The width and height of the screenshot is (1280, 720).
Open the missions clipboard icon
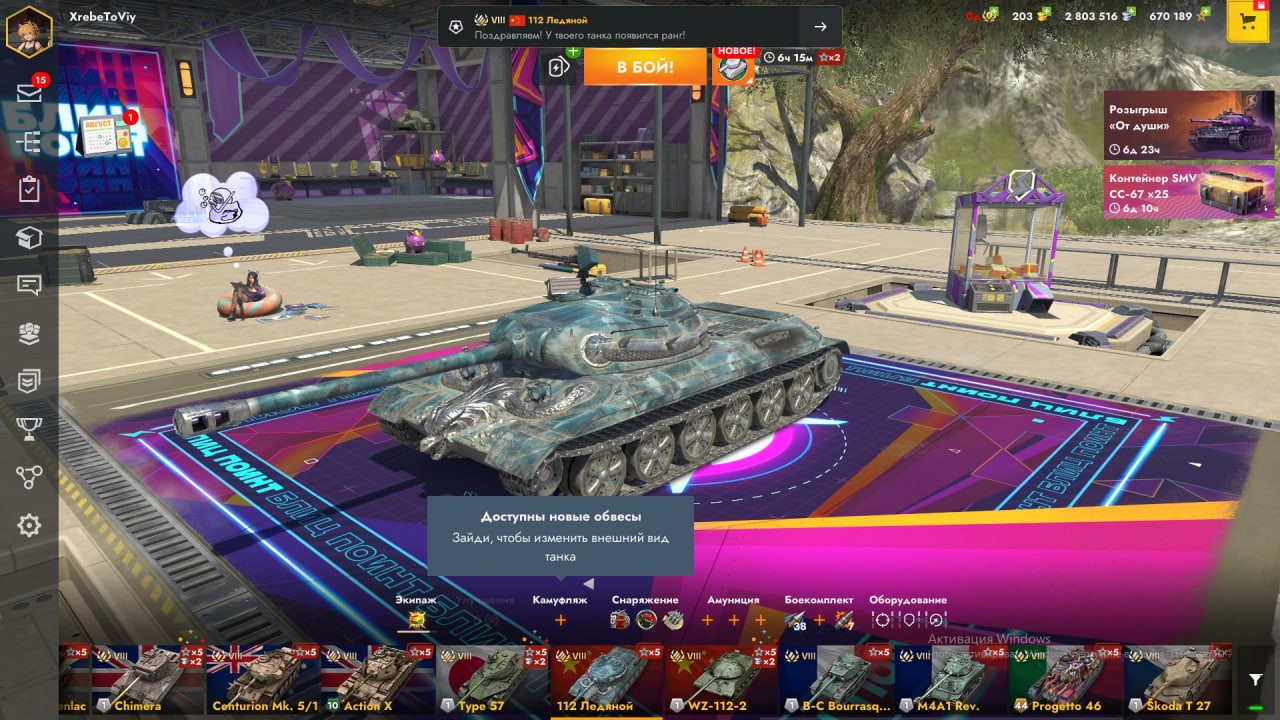click(29, 189)
